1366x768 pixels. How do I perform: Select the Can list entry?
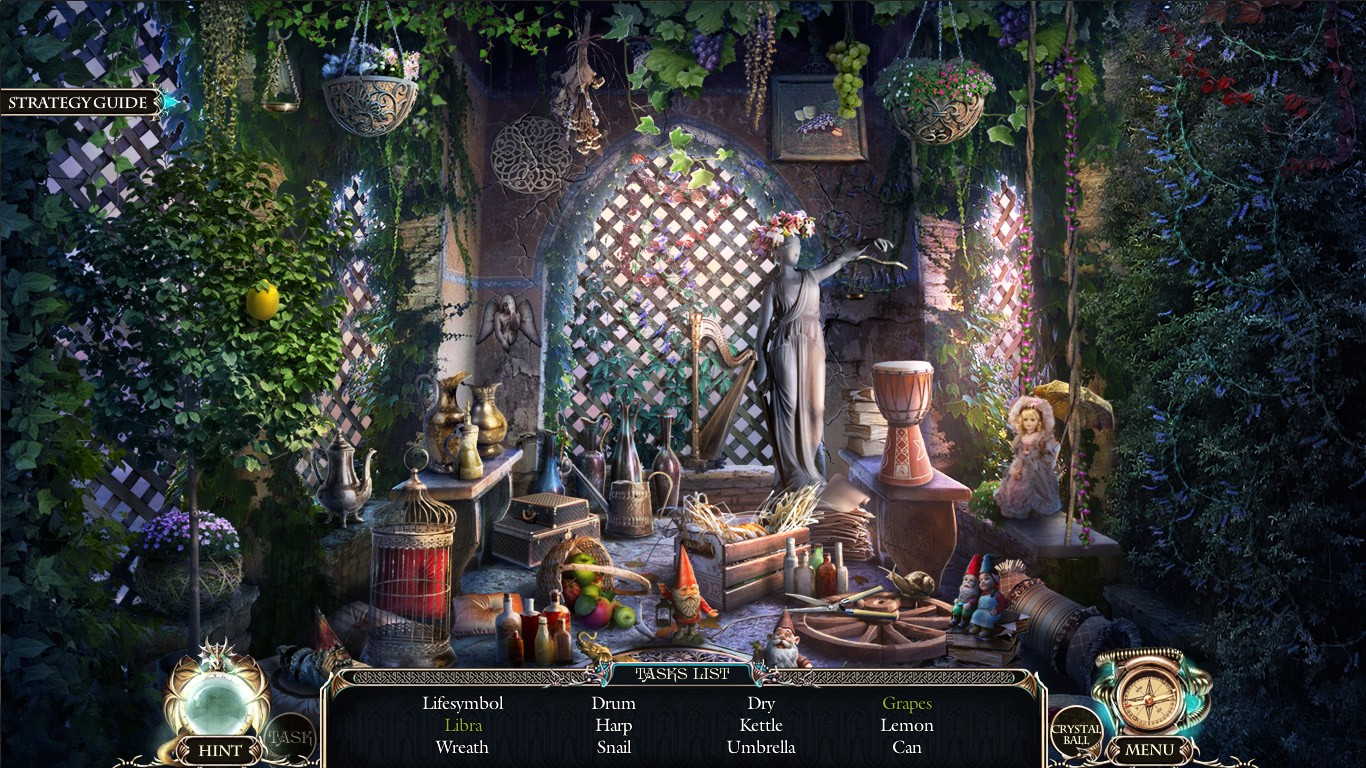(x=906, y=747)
